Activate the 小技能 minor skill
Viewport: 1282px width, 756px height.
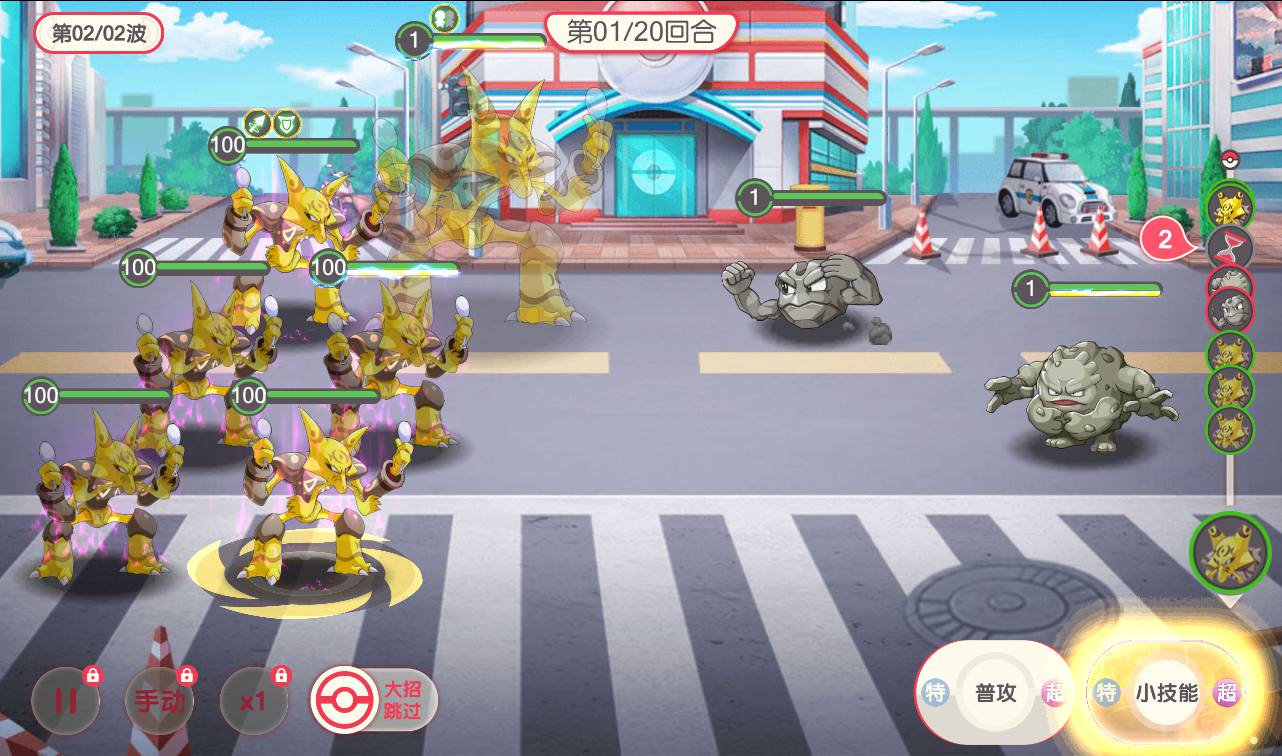pos(1166,692)
